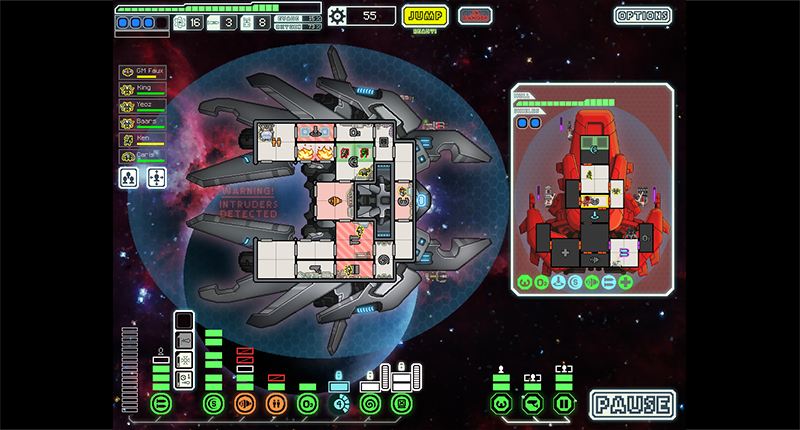Select the shields system power icon
Screen dimensions: 800x430
(161, 404)
